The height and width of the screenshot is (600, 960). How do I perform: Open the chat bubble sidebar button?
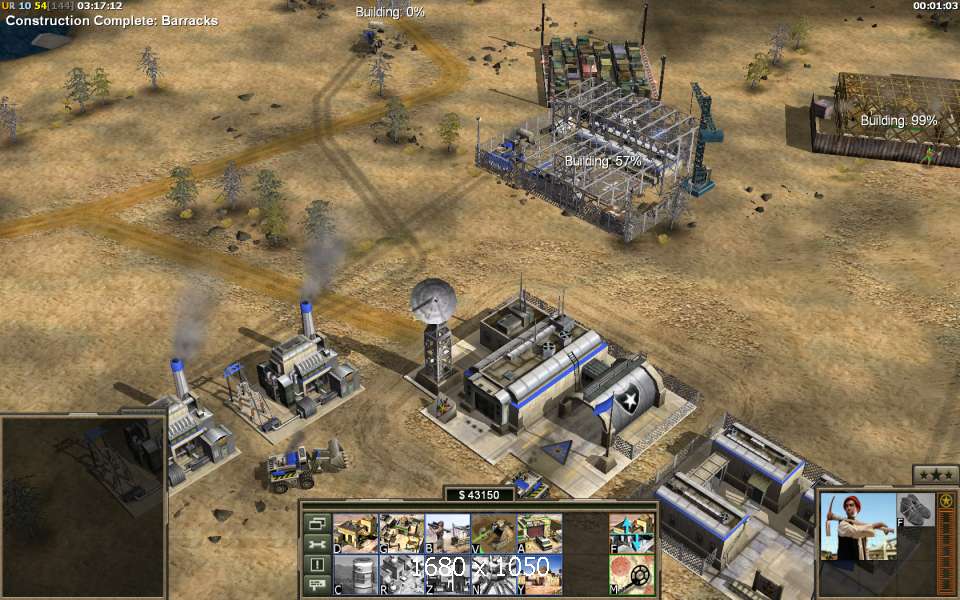(x=316, y=586)
